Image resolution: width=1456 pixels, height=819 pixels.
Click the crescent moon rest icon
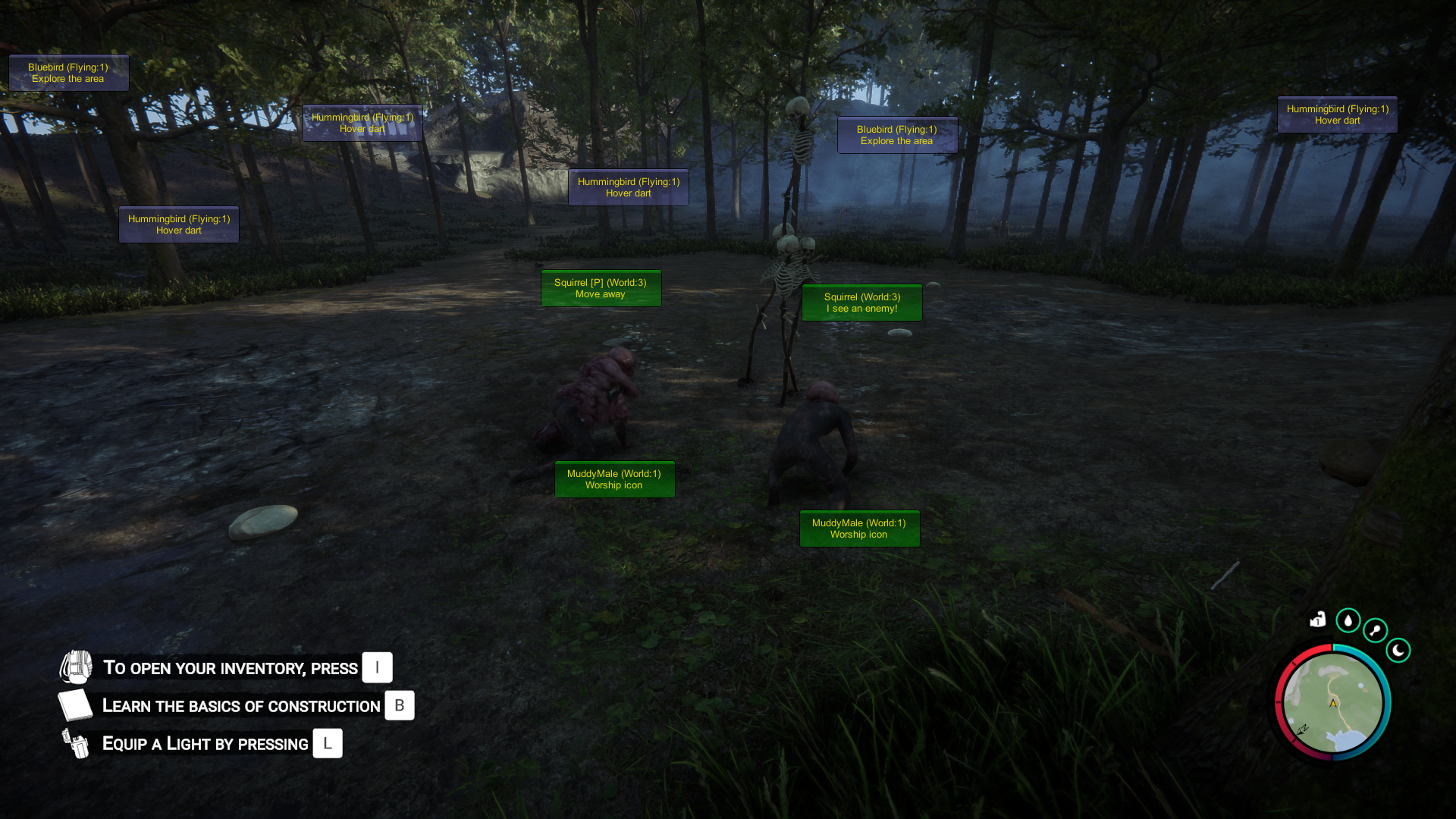tap(1398, 650)
